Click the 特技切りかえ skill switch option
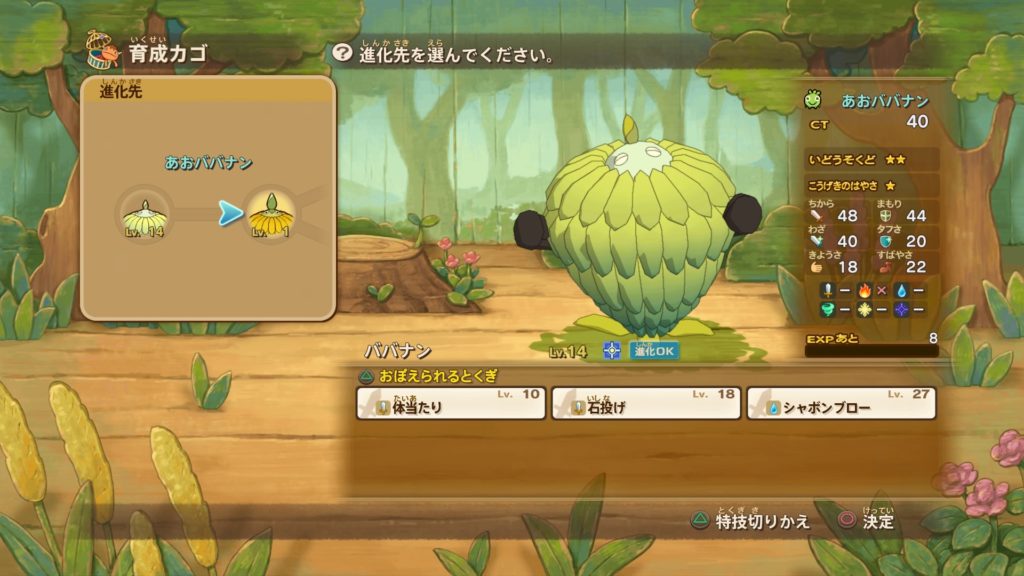1024x576 pixels. click(750, 521)
